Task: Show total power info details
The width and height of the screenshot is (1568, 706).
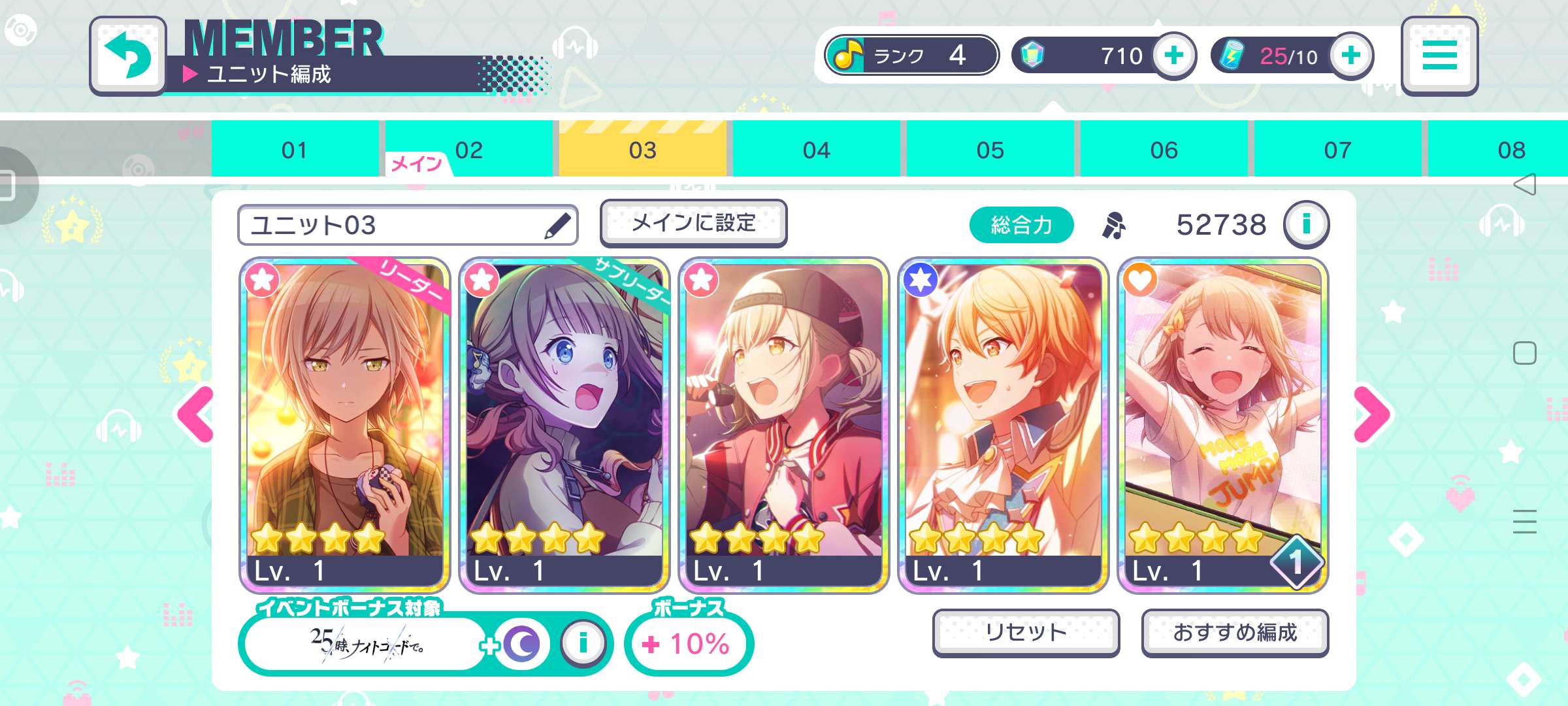Action: (x=1306, y=225)
